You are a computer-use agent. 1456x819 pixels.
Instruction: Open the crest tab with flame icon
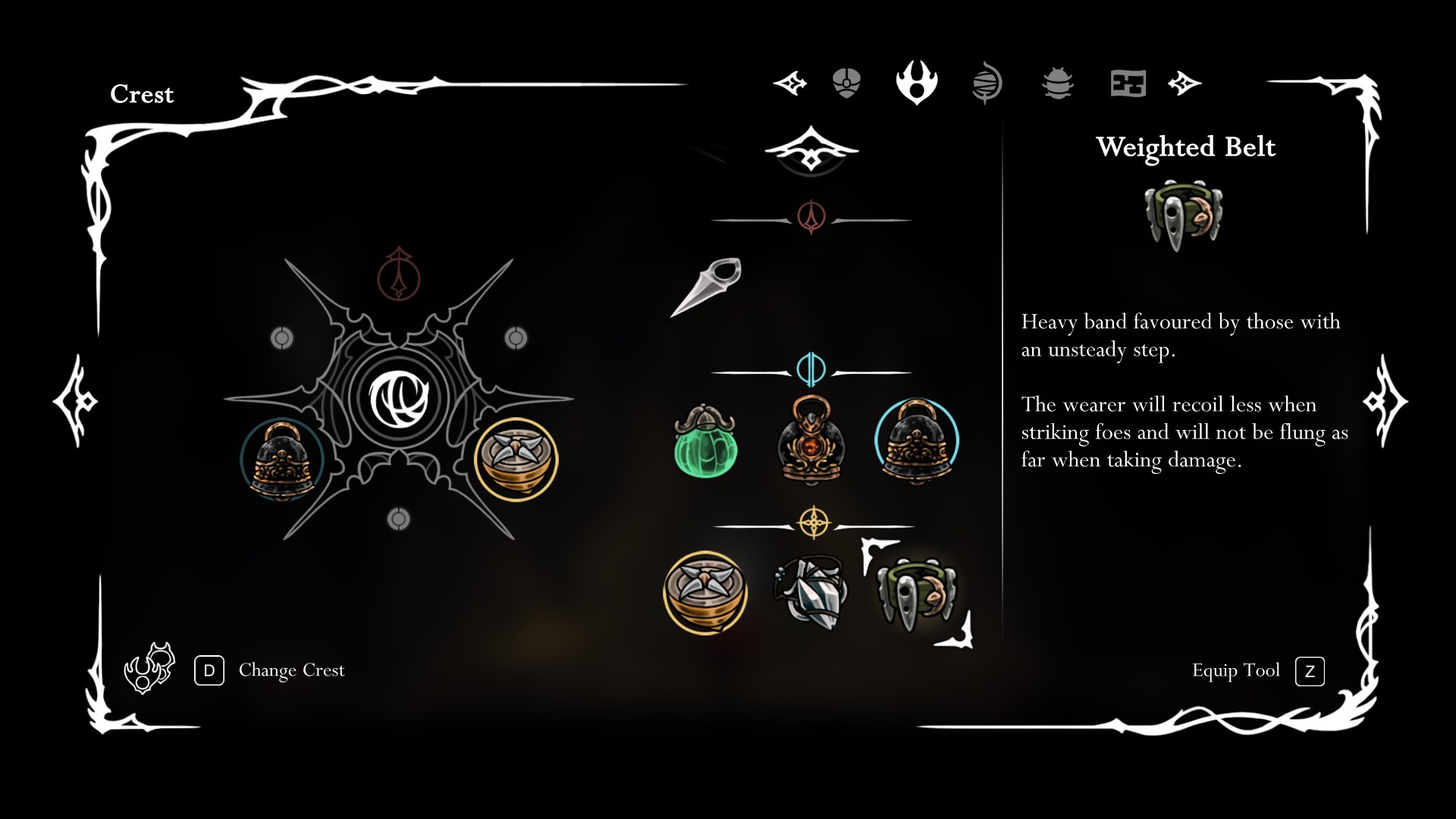[917, 83]
